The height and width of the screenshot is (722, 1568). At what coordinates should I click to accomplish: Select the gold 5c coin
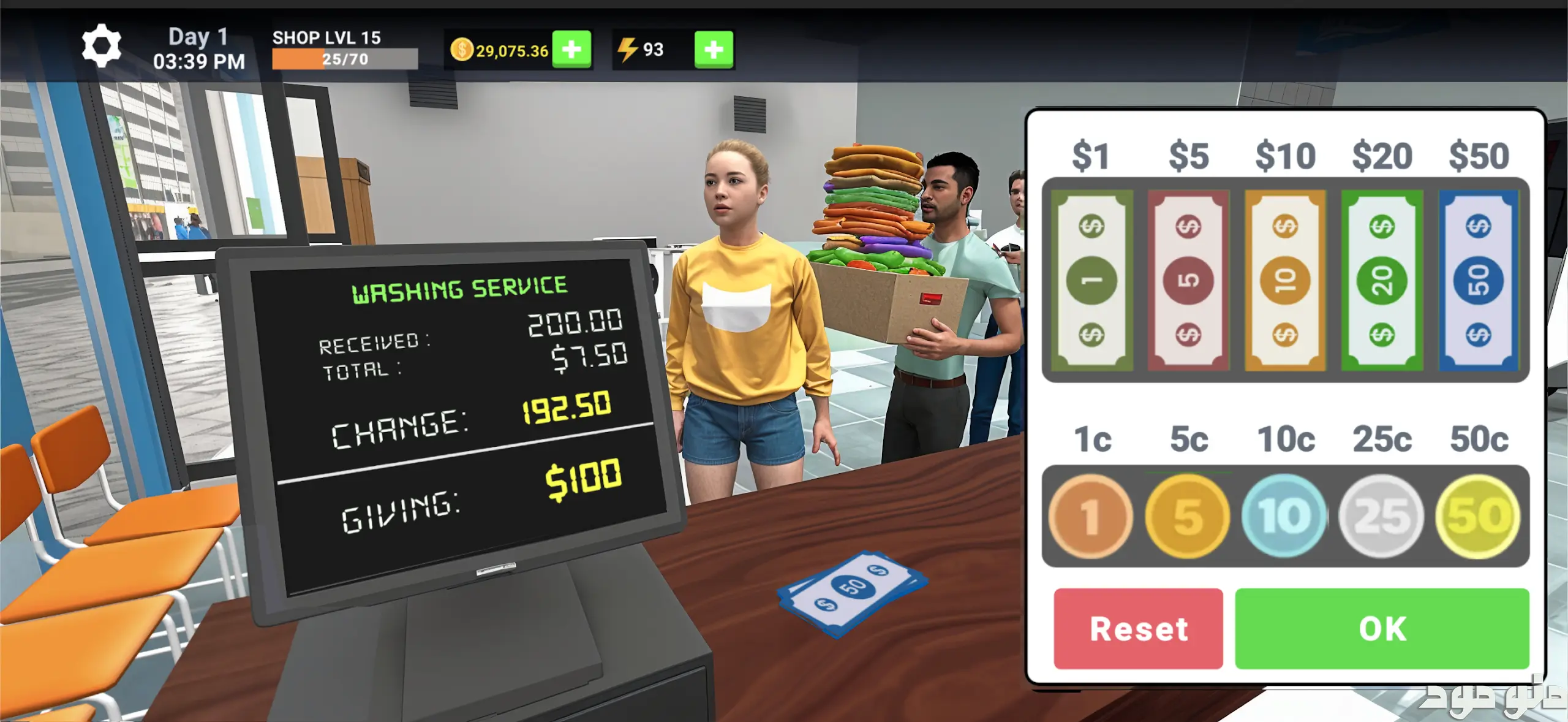pyautogui.click(x=1188, y=516)
